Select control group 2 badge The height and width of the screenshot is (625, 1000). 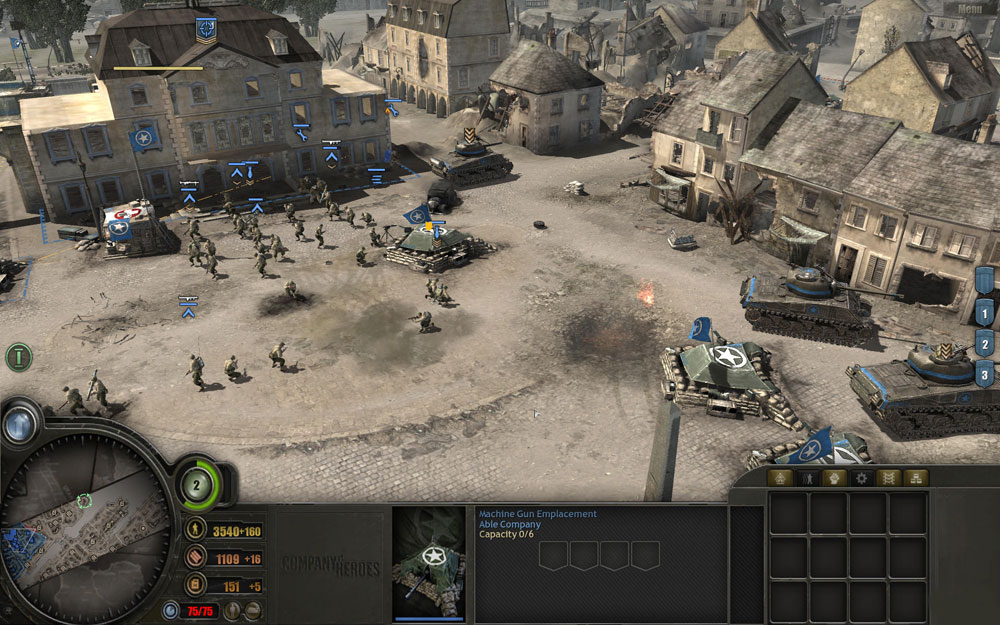pos(985,345)
